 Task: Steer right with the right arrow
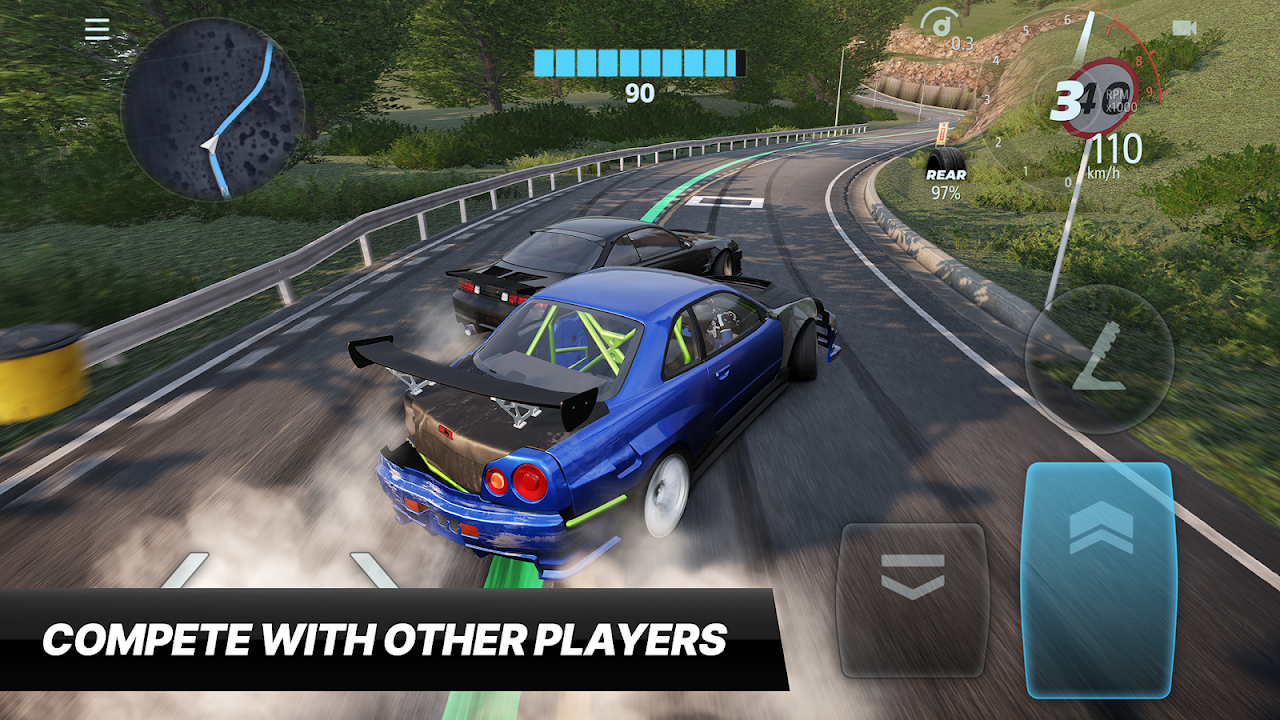pos(374,570)
